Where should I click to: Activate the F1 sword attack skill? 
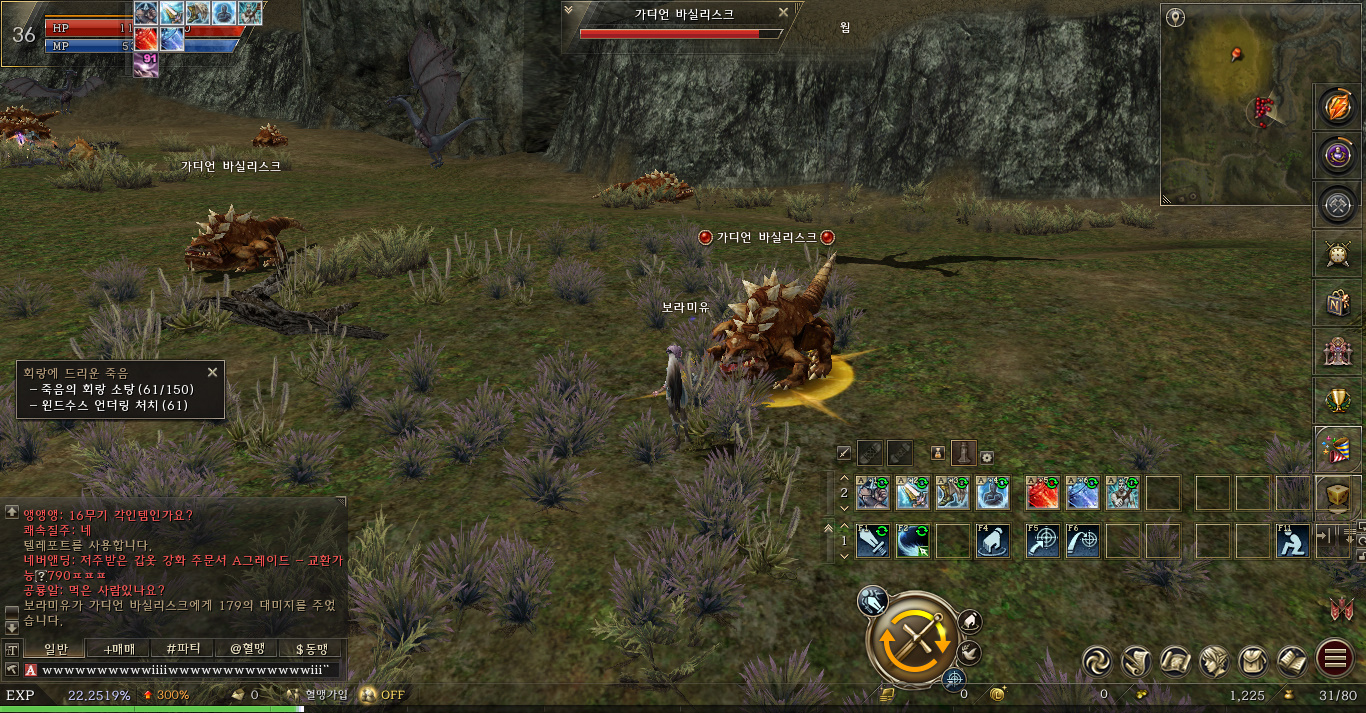point(873,541)
